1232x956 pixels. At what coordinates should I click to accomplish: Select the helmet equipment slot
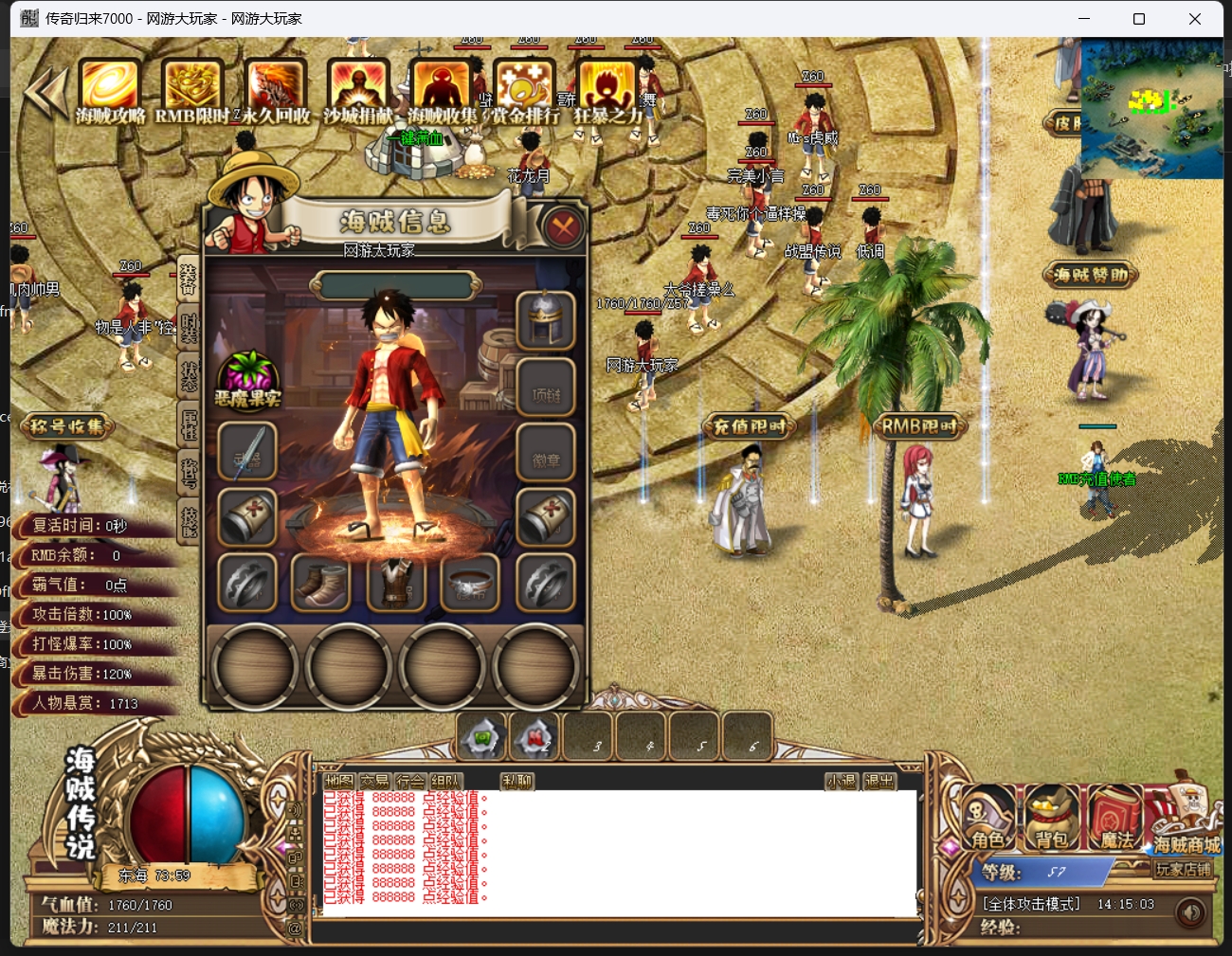tap(546, 321)
